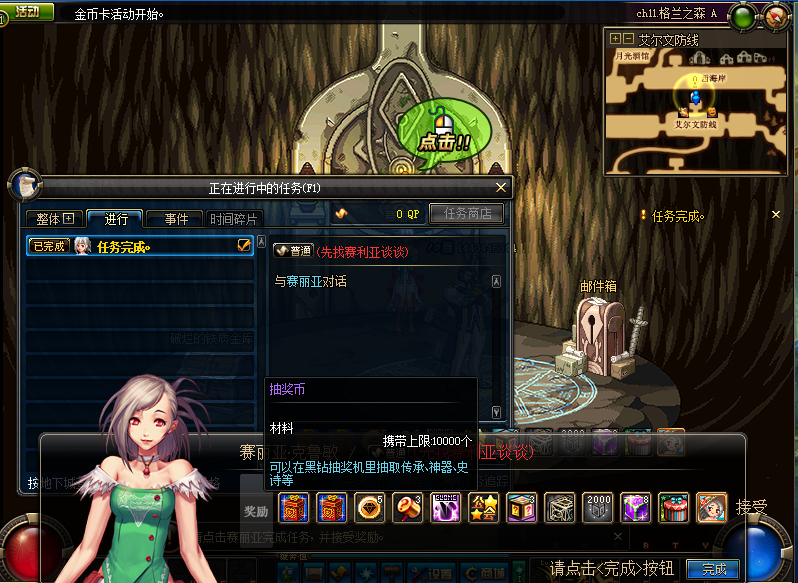Select the diamond reward icon
798x583 pixels.
pos(370,508)
